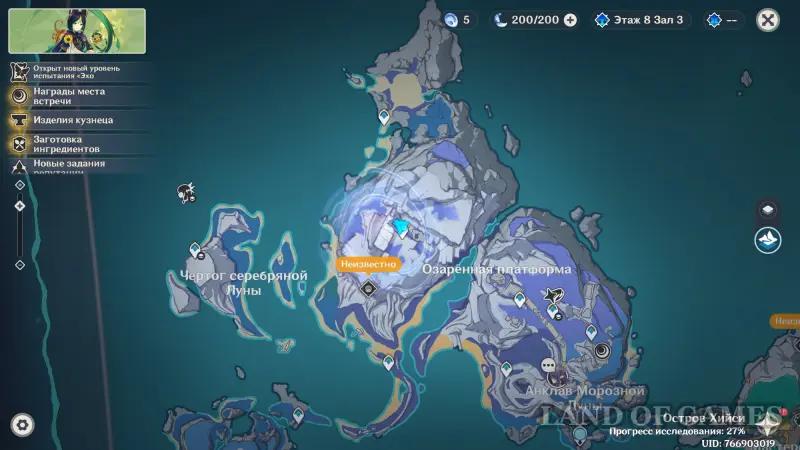The height and width of the screenshot is (450, 800).
Task: Click the map zoom slider handle
Action: tap(20, 206)
